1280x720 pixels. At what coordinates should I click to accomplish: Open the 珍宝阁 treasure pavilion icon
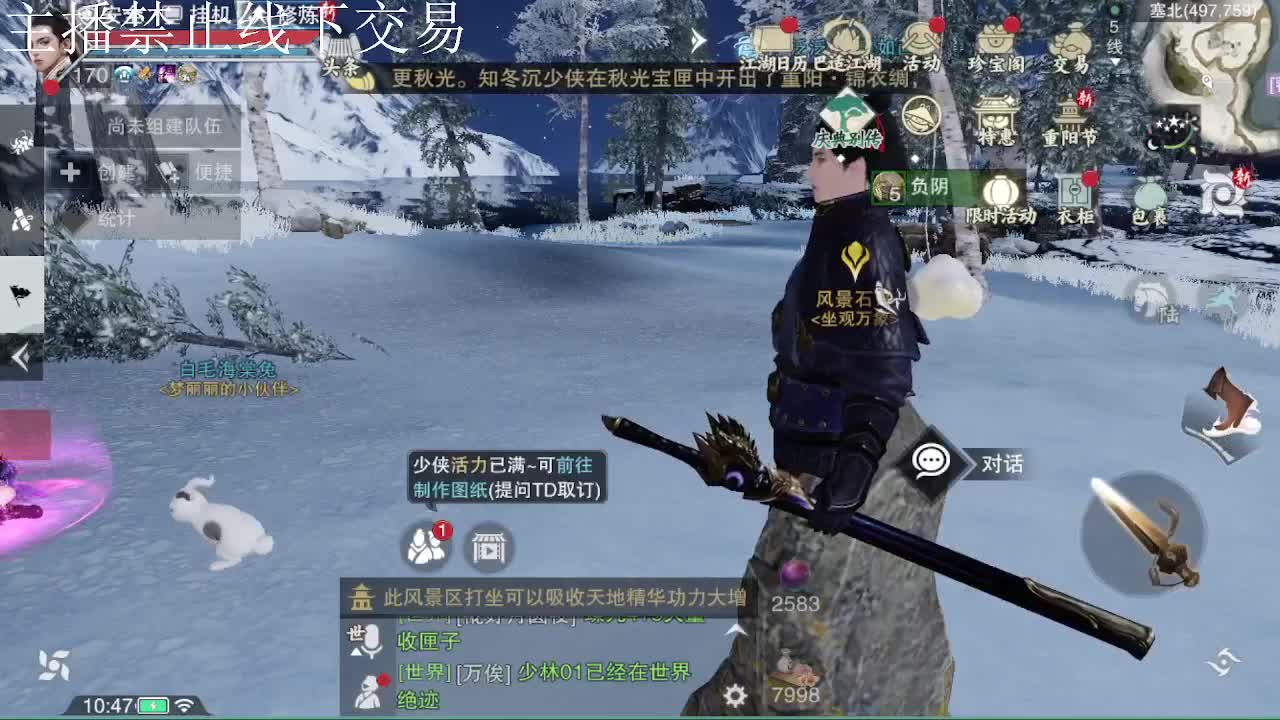pos(997,37)
